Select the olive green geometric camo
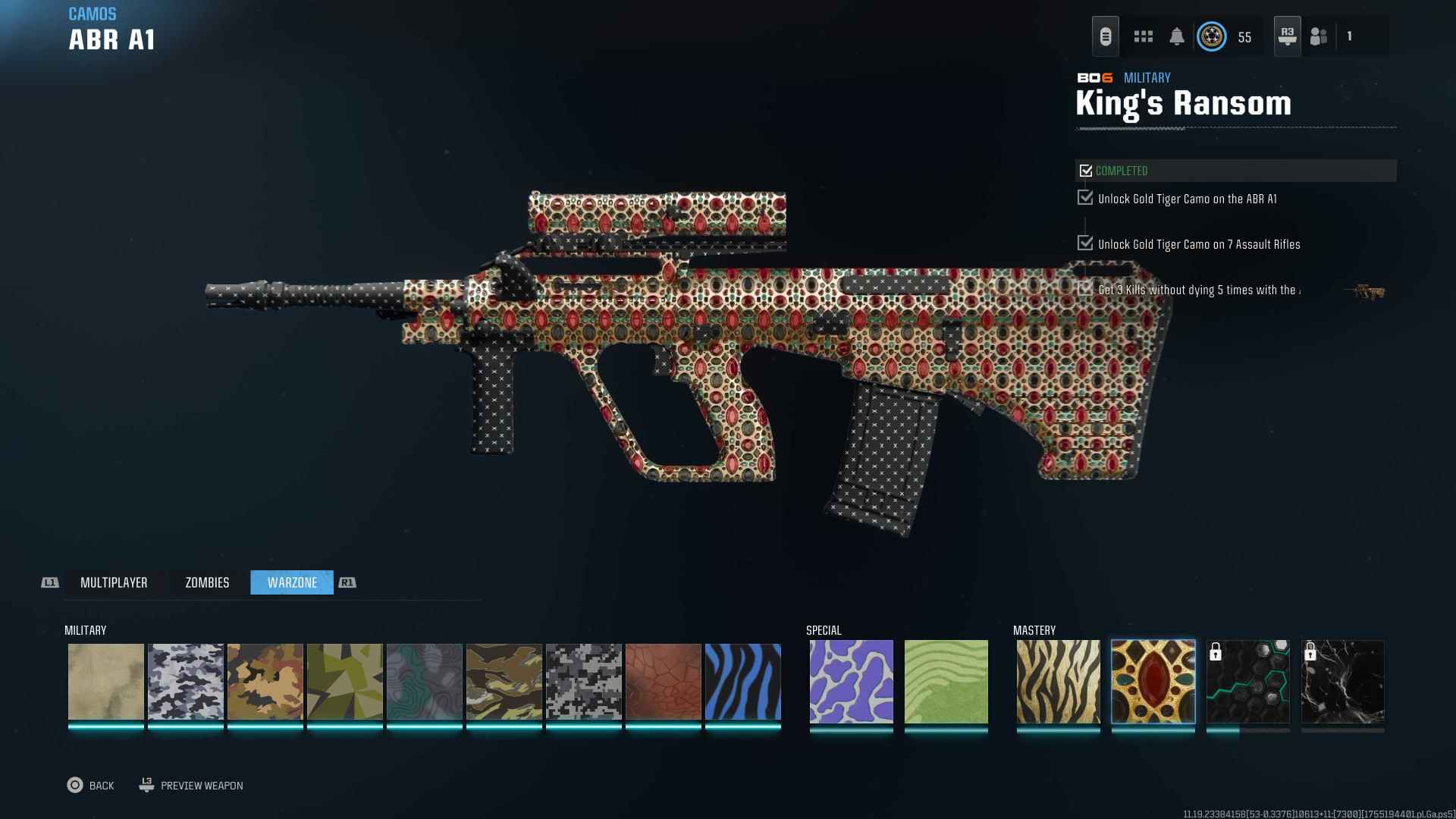Viewport: 1456px width, 819px height. click(x=345, y=682)
